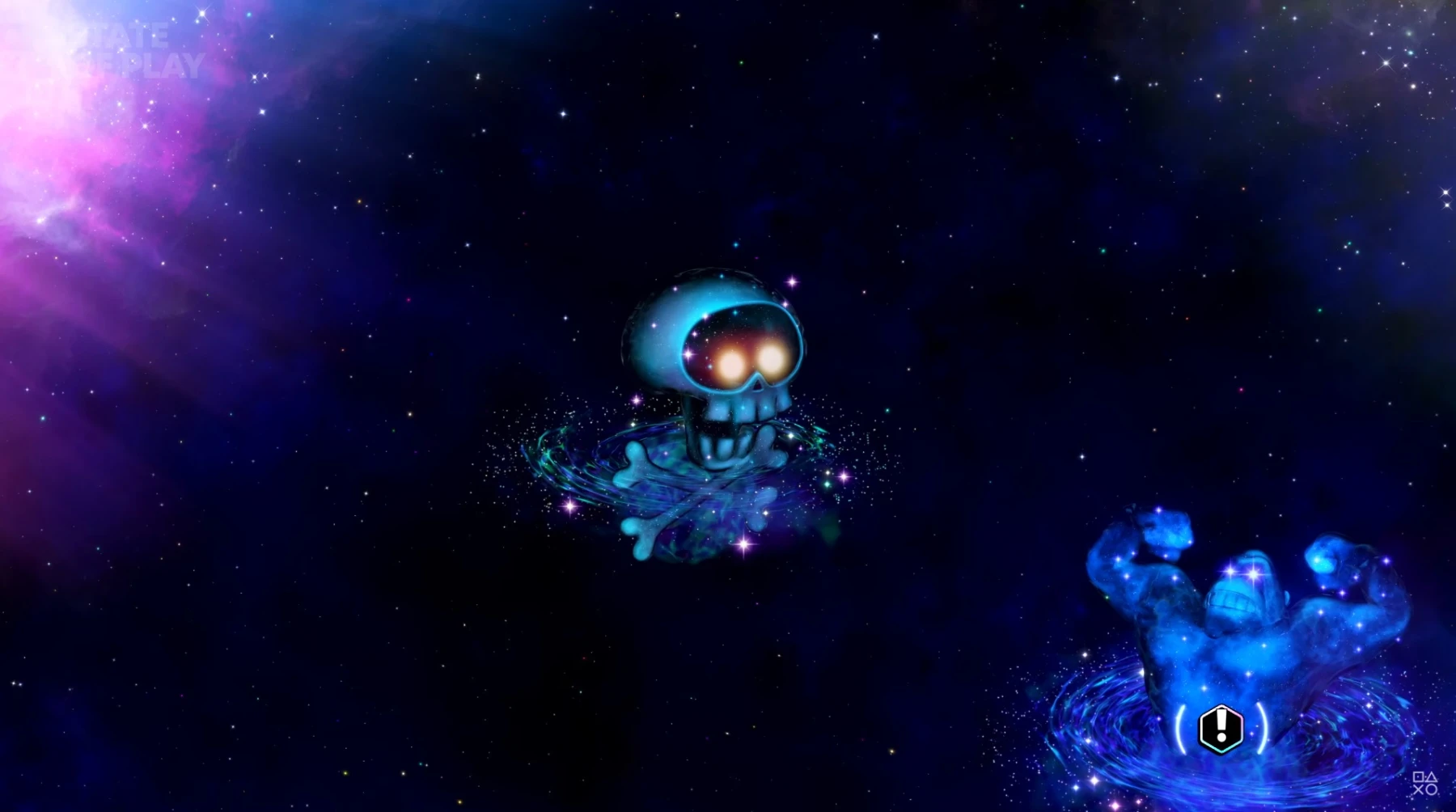
Task: Click the PlayStation circle symbol watermark
Action: tap(1431, 789)
